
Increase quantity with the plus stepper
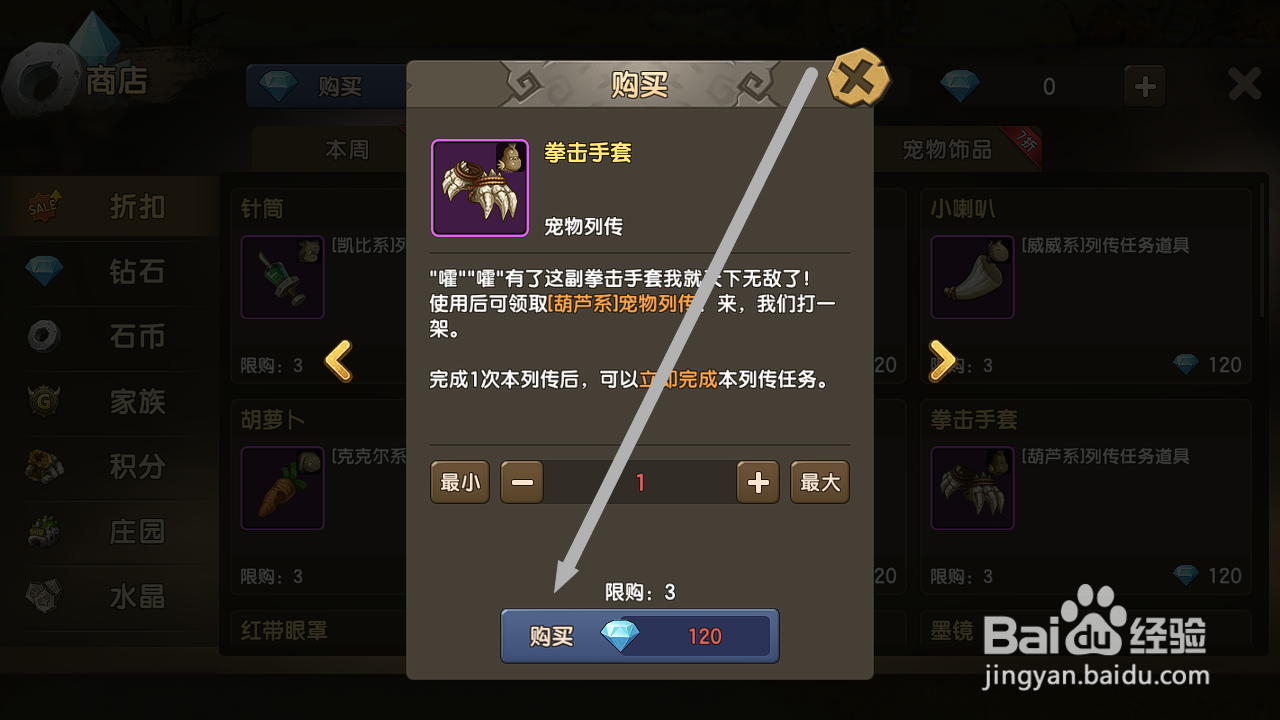(x=757, y=482)
